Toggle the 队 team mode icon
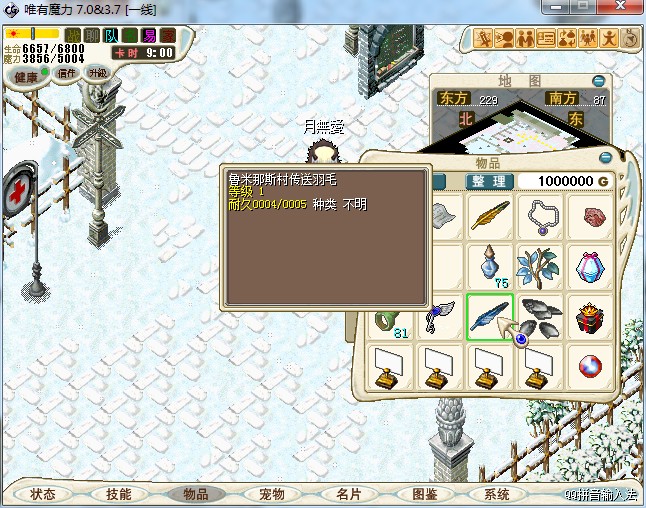Screen dimensions: 646x508 coord(111,35)
